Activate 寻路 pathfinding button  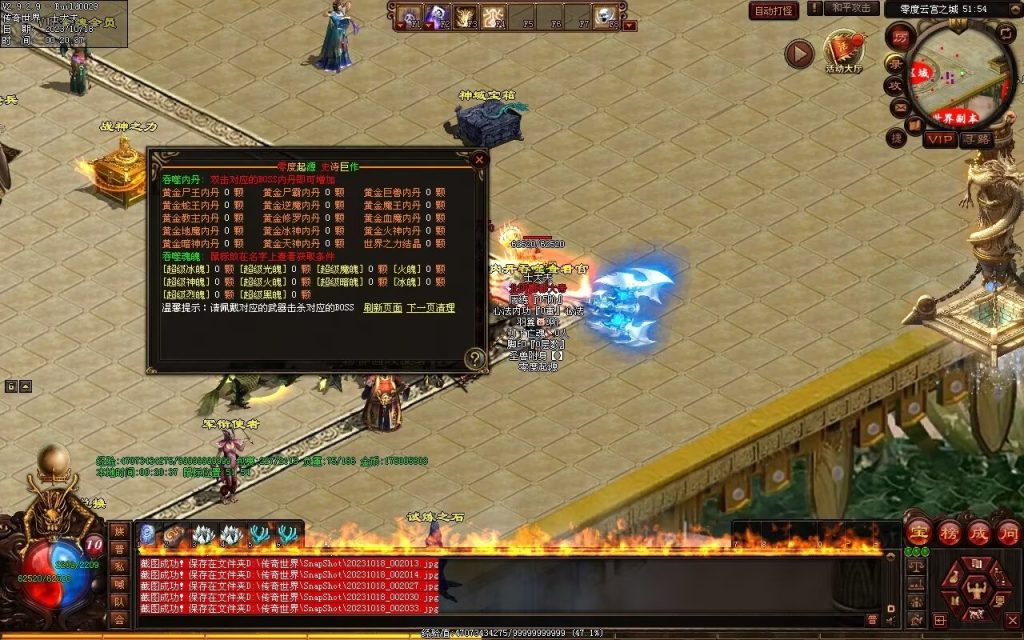(976, 139)
